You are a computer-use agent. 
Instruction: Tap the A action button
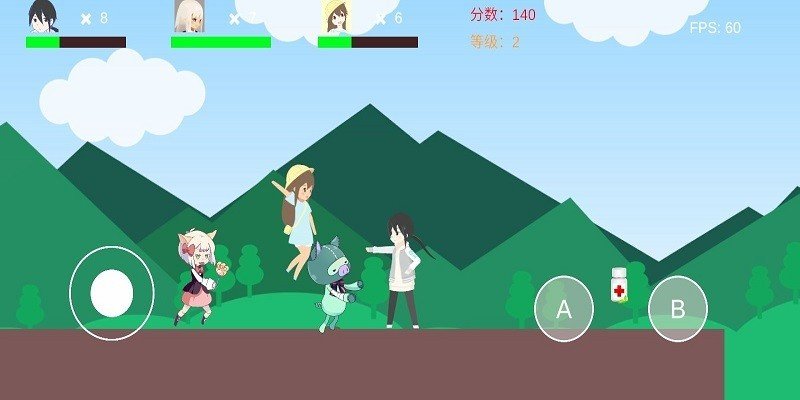point(564,309)
